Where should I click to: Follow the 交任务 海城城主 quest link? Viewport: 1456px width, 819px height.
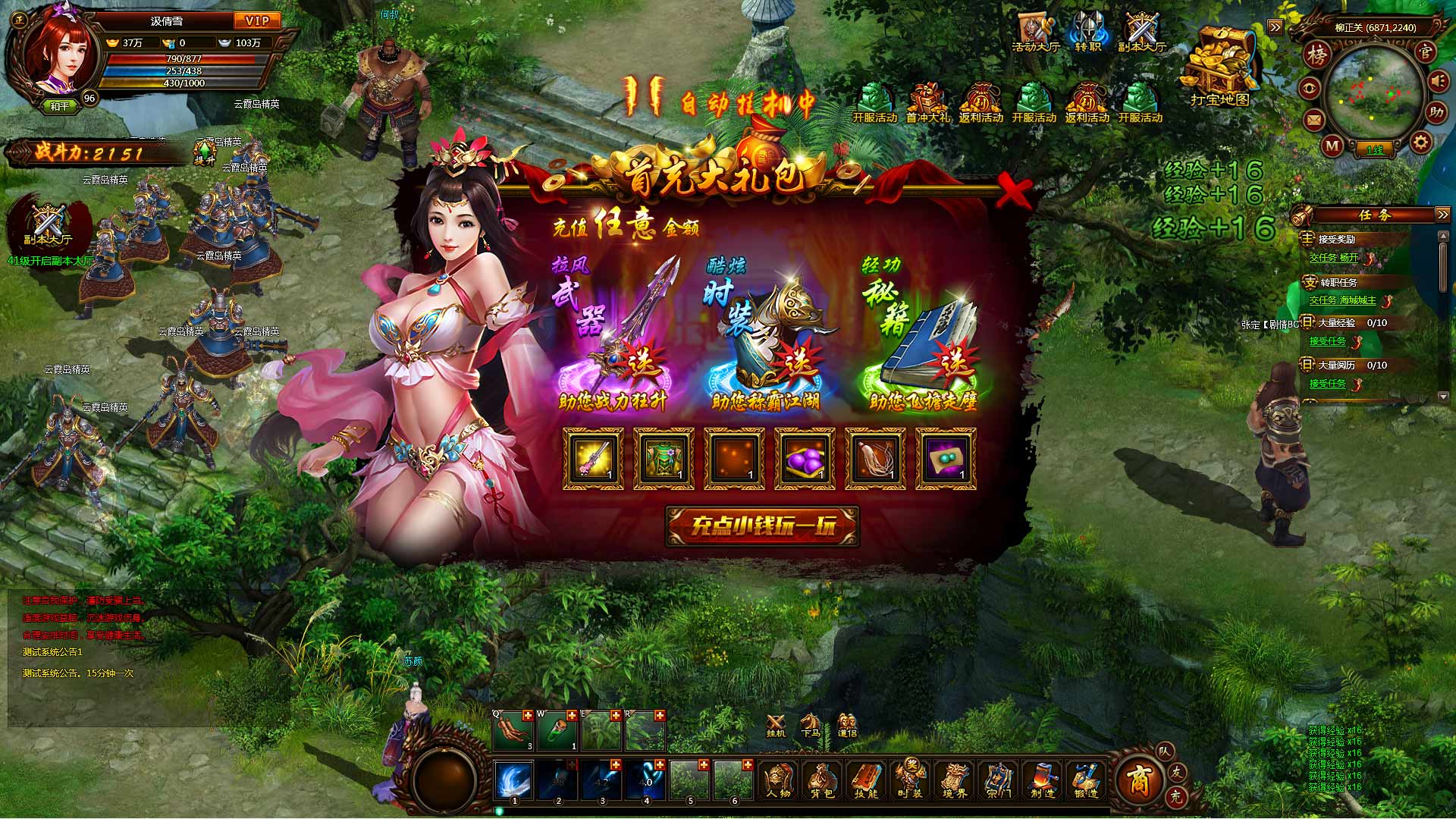[x=1342, y=300]
